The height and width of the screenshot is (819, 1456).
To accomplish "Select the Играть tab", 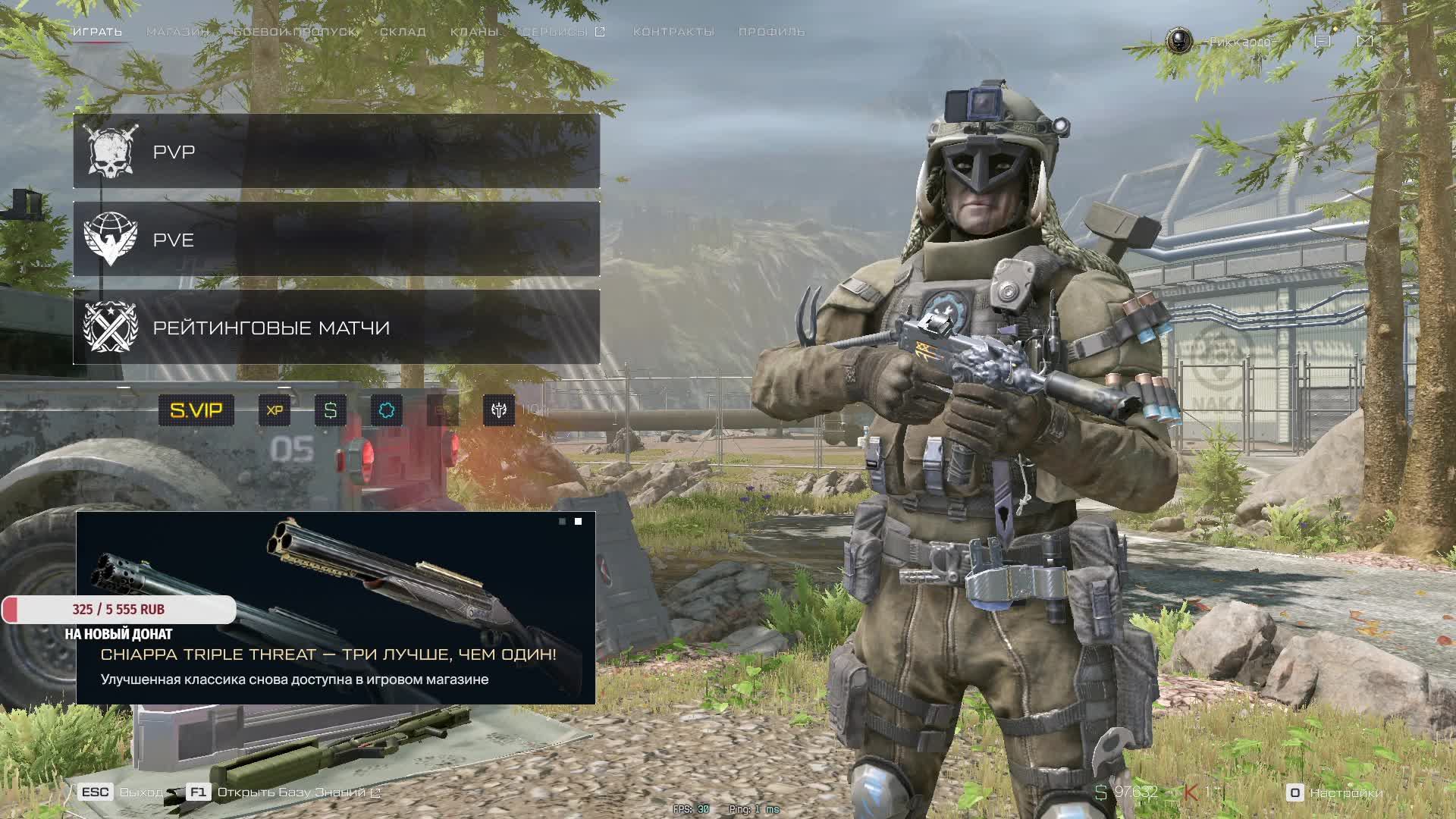I will (97, 32).
